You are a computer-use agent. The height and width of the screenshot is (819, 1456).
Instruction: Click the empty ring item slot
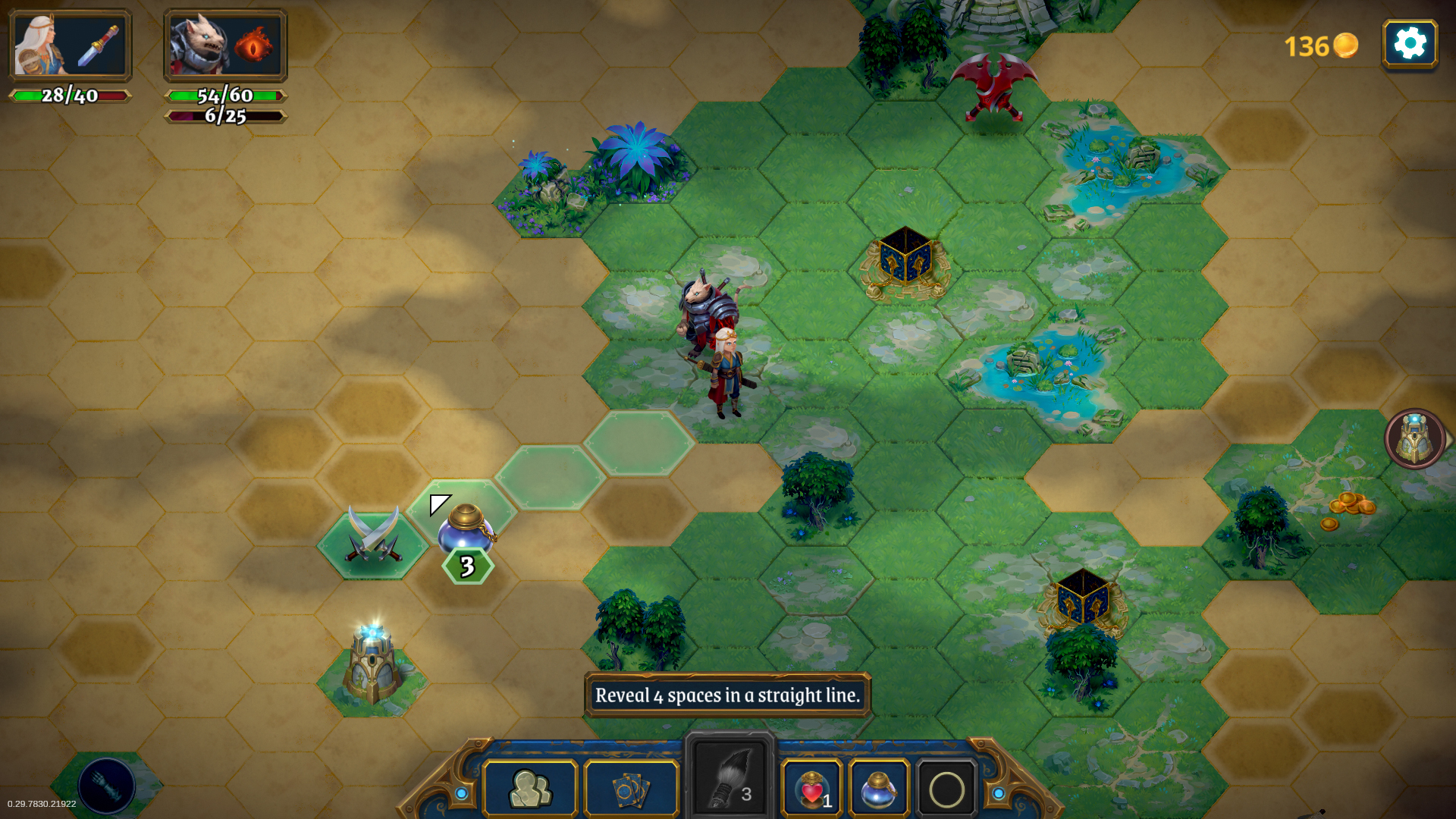(x=946, y=789)
